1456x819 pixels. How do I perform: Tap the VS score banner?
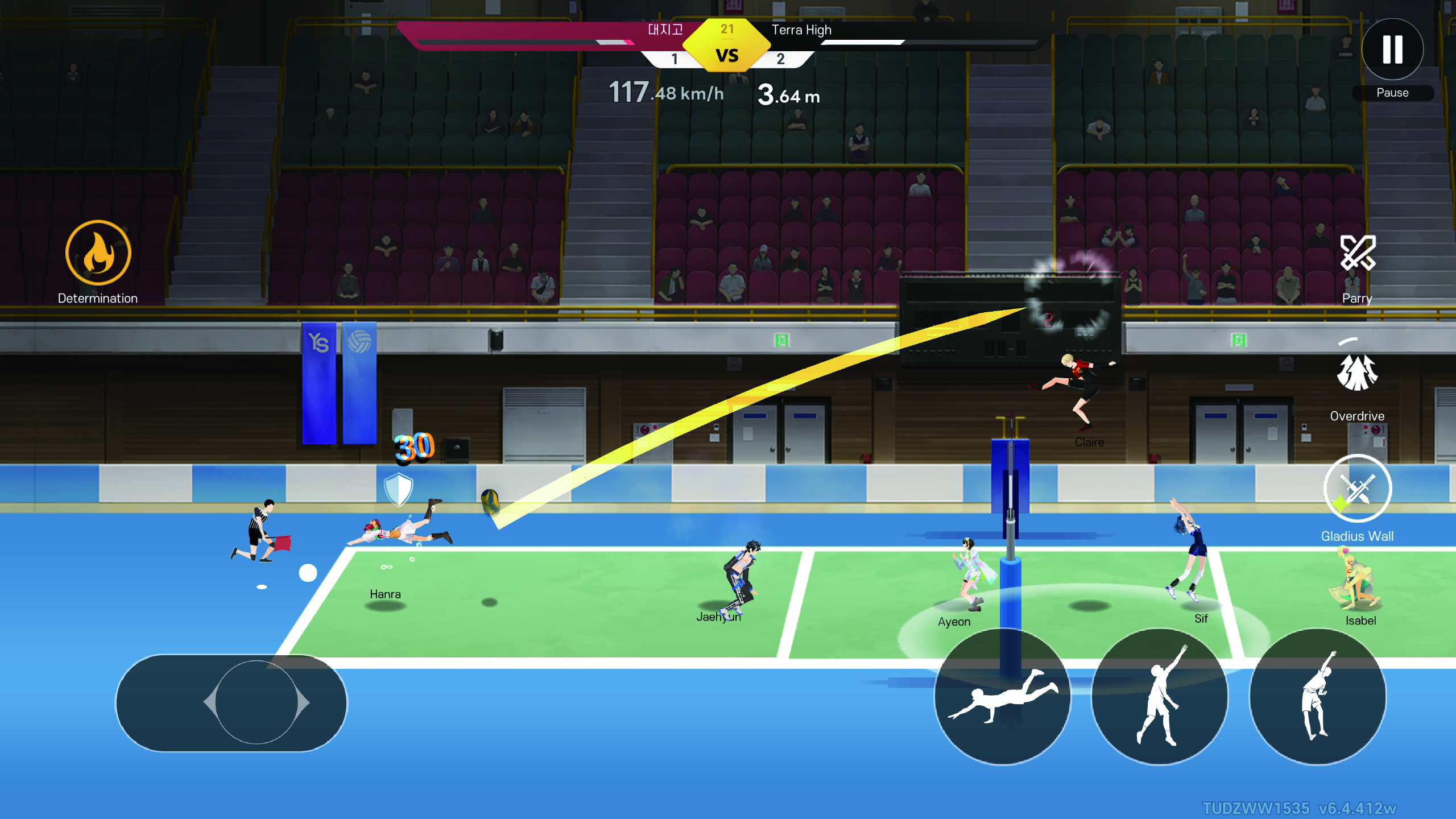[728, 51]
